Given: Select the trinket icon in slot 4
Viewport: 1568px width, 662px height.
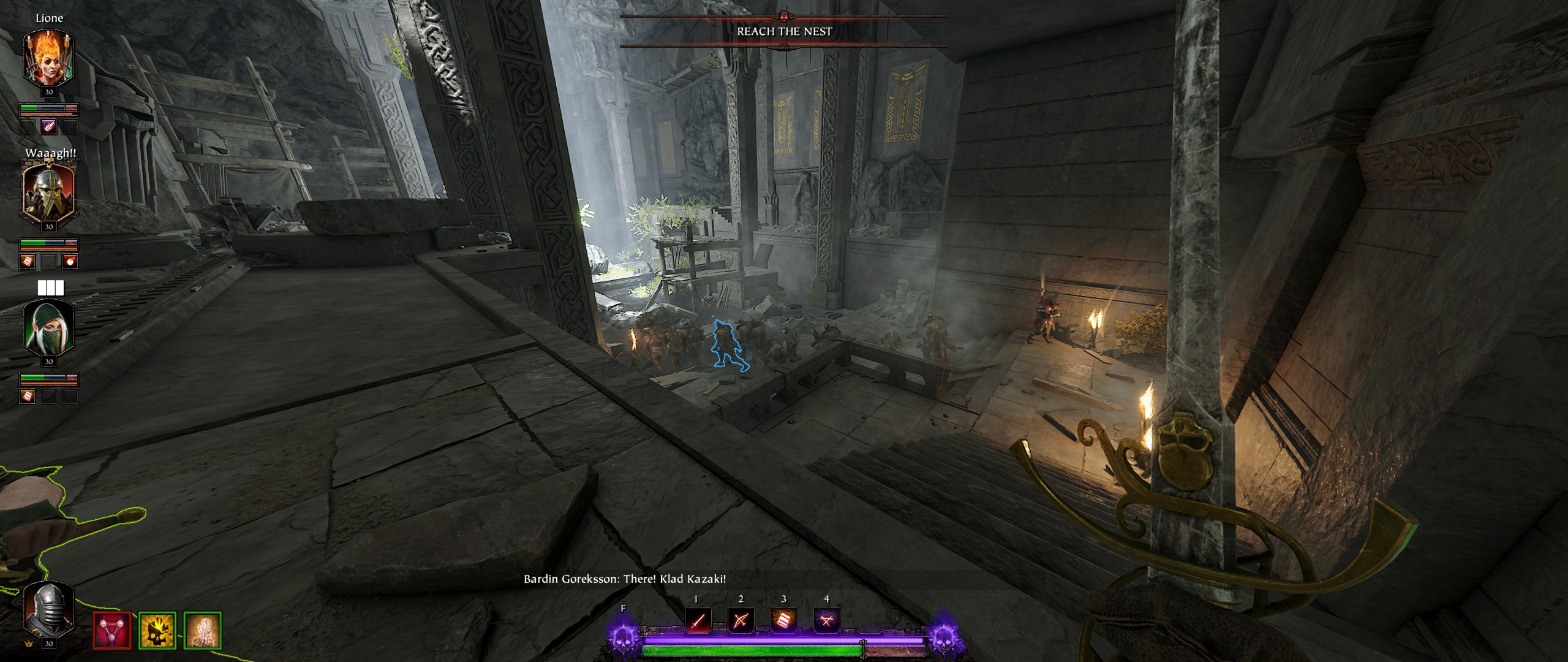Looking at the screenshot, I should 826,620.
